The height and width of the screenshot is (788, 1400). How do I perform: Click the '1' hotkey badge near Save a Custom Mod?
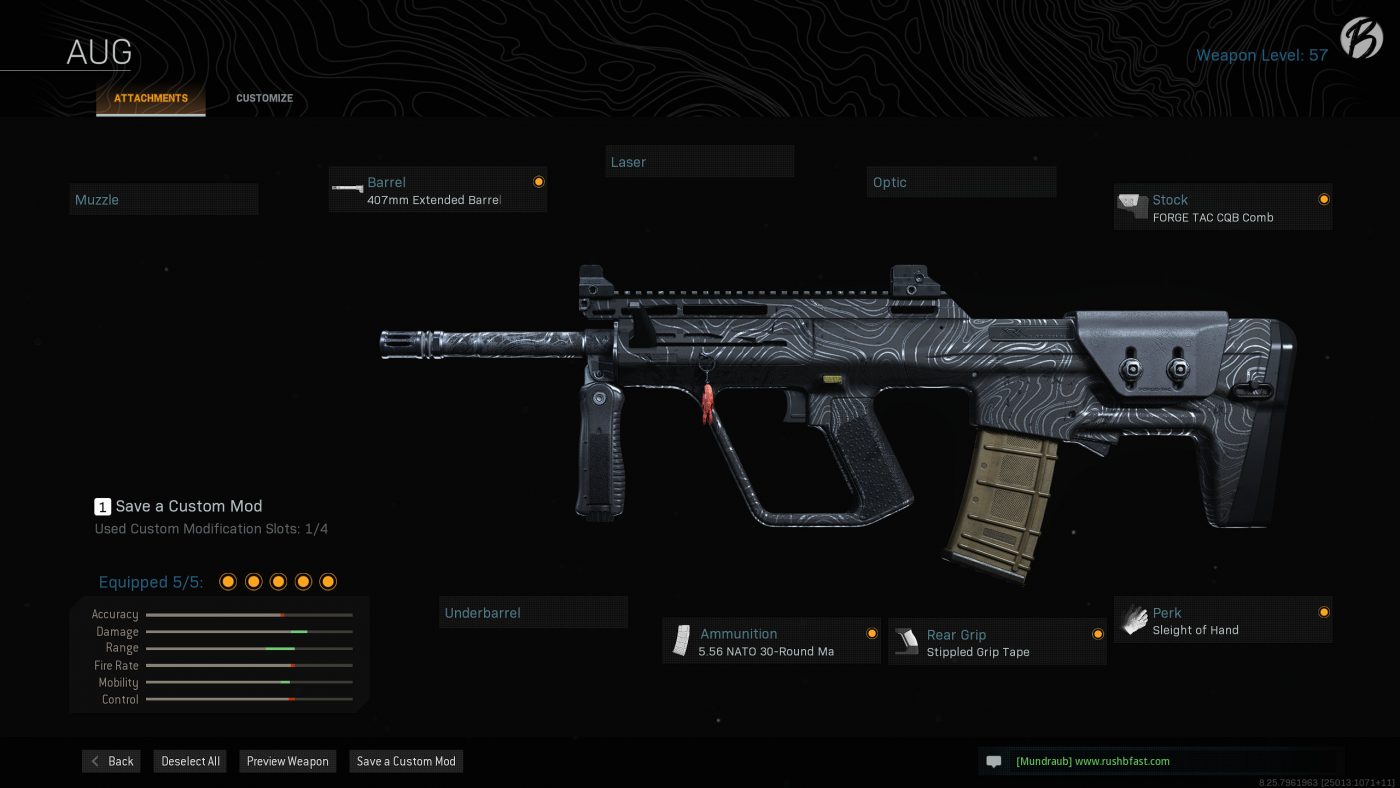pos(102,507)
